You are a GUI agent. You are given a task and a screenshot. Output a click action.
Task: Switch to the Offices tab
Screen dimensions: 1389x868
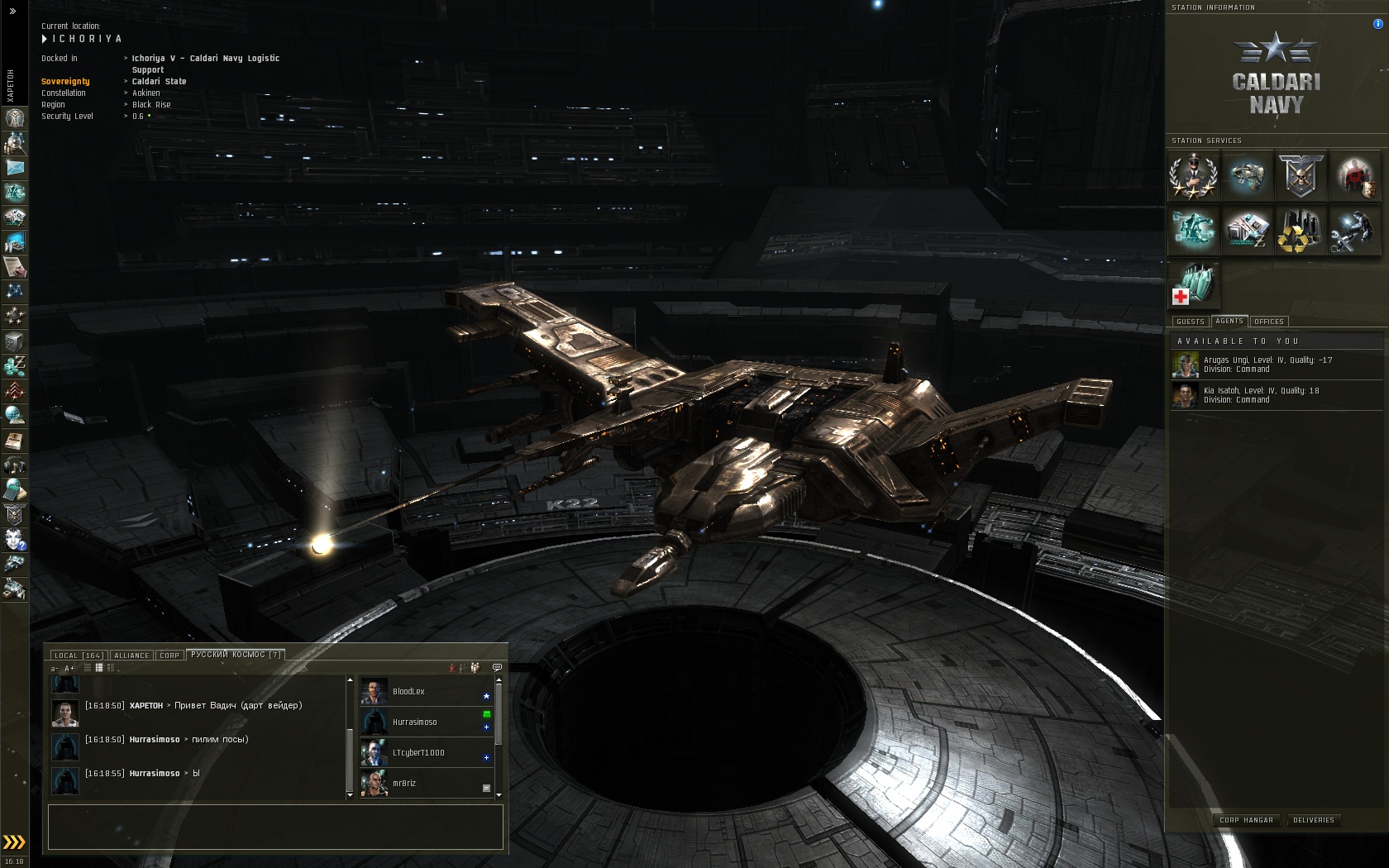click(x=1268, y=322)
